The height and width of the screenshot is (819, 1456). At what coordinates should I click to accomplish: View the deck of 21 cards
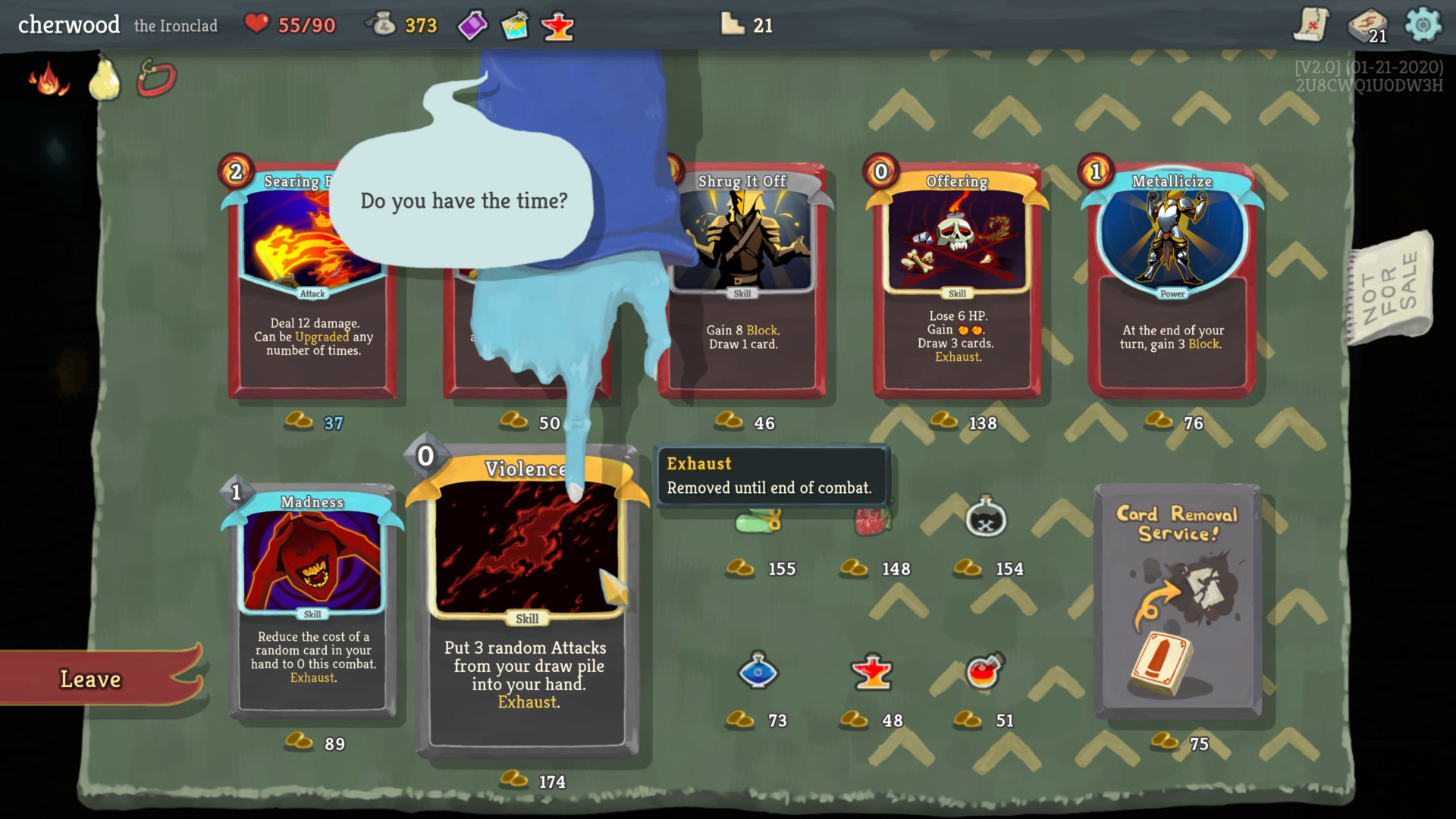click(x=1367, y=26)
